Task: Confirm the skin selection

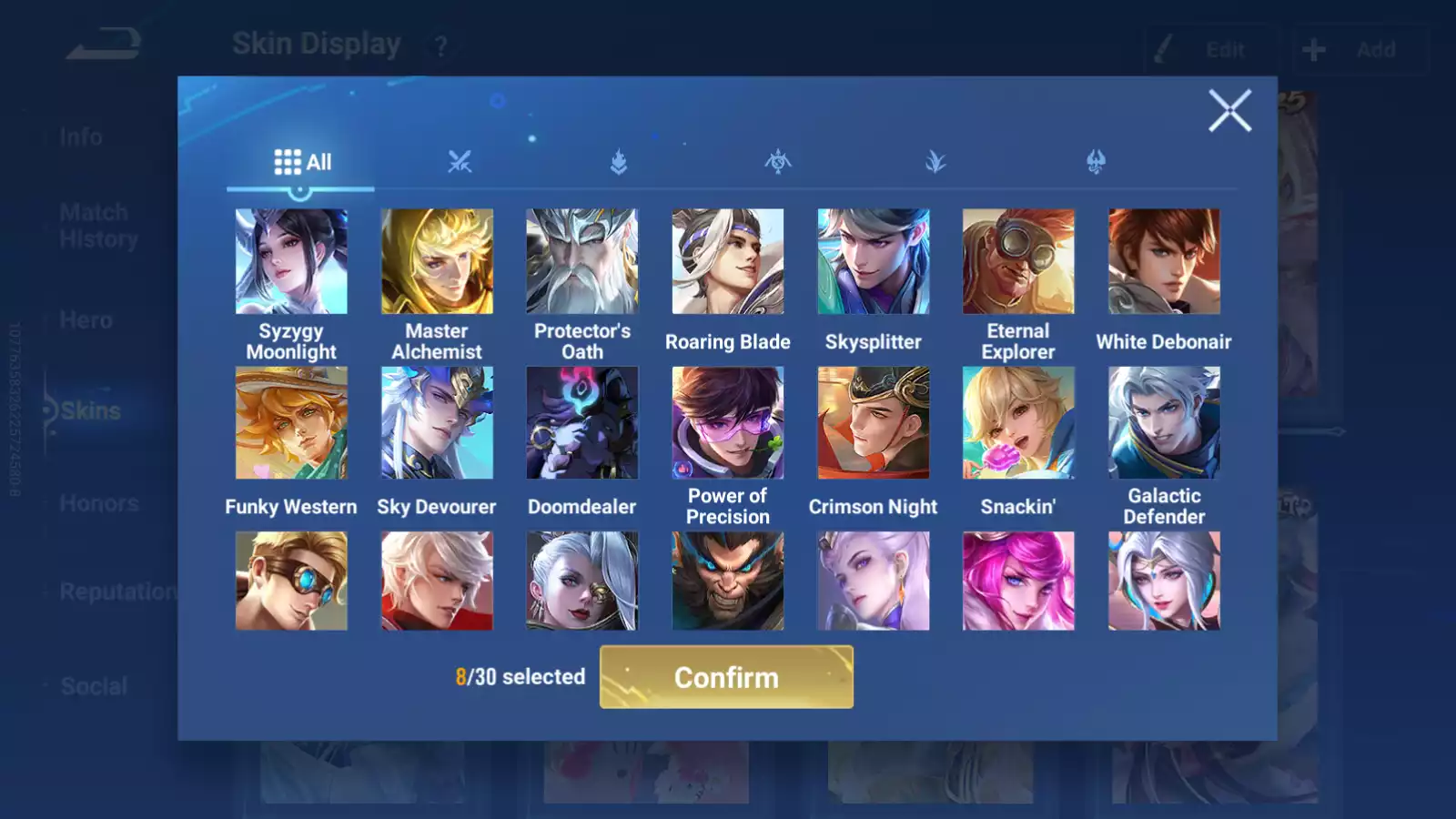Action: tap(726, 677)
